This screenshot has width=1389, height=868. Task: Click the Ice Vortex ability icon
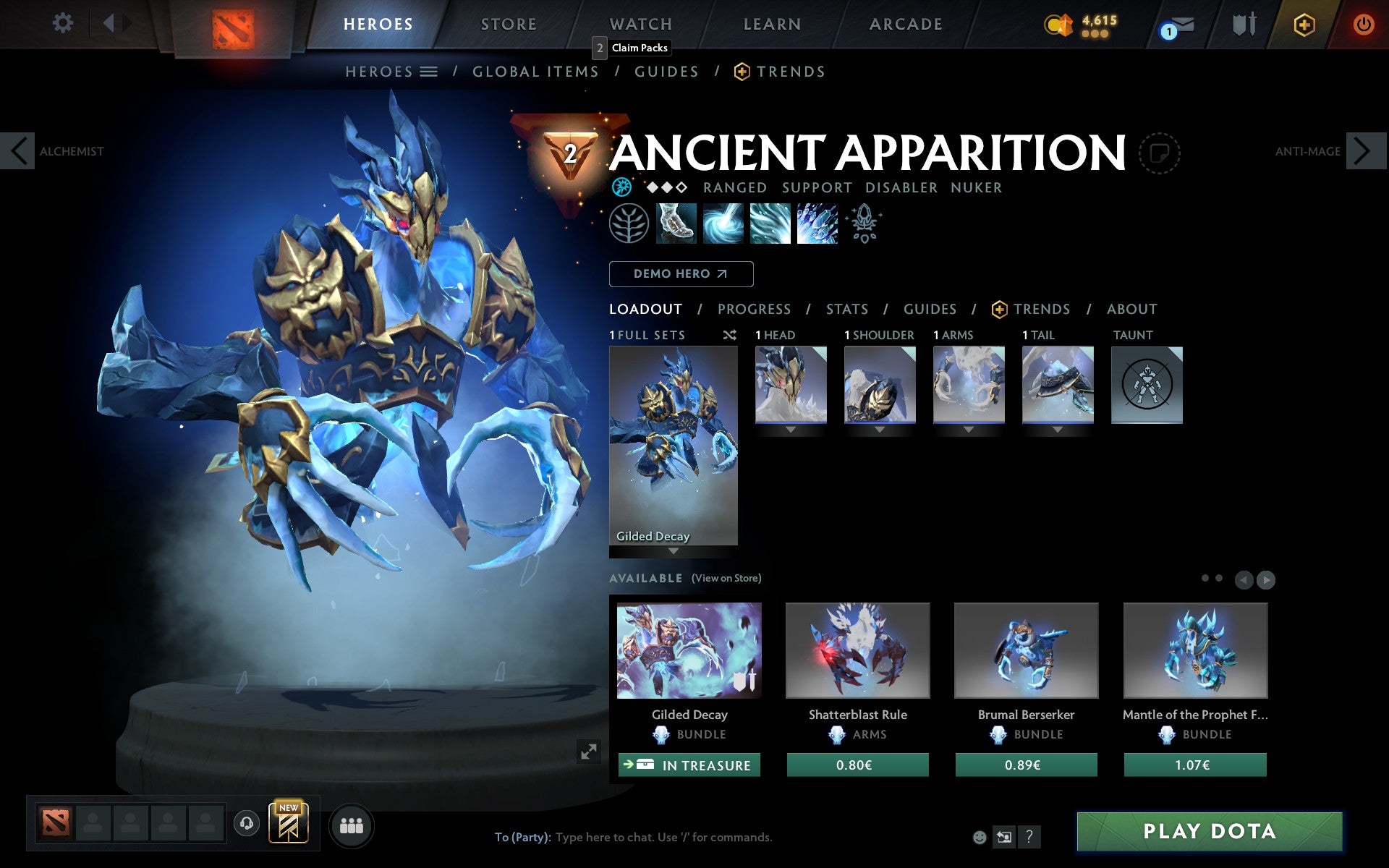point(723,225)
